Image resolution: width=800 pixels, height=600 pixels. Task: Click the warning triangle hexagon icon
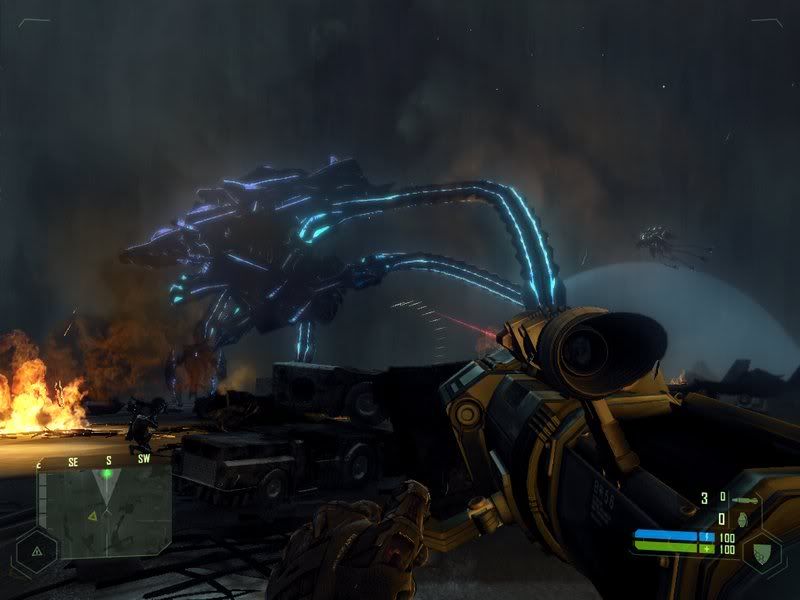pyautogui.click(x=36, y=550)
